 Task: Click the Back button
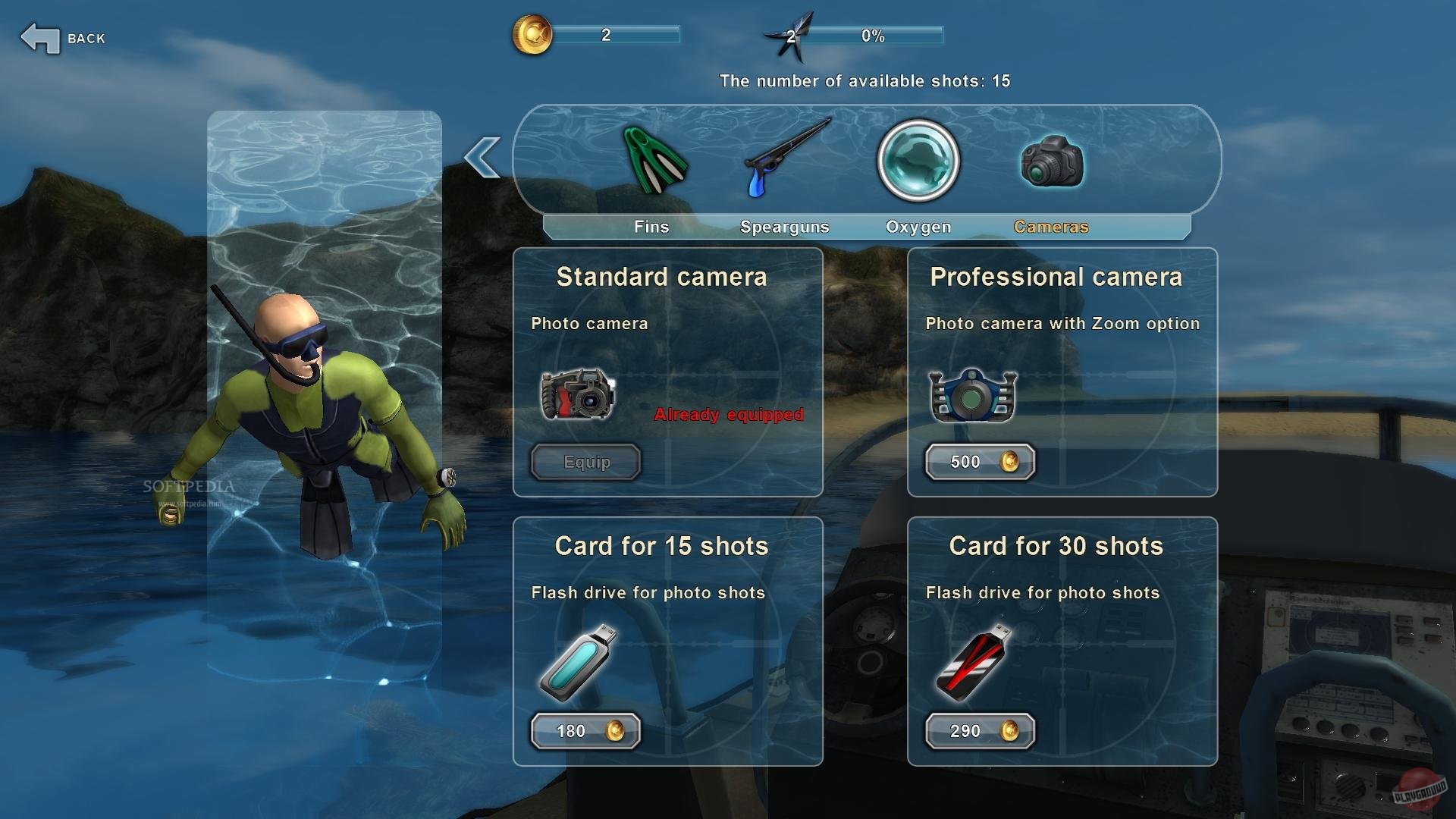point(62,36)
